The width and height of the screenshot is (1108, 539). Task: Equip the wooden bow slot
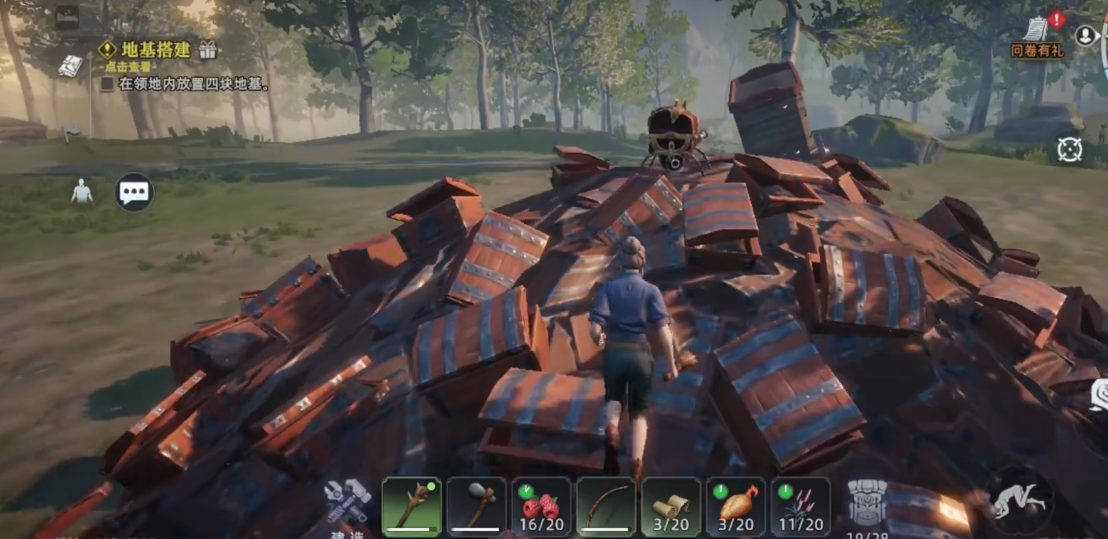[x=606, y=506]
